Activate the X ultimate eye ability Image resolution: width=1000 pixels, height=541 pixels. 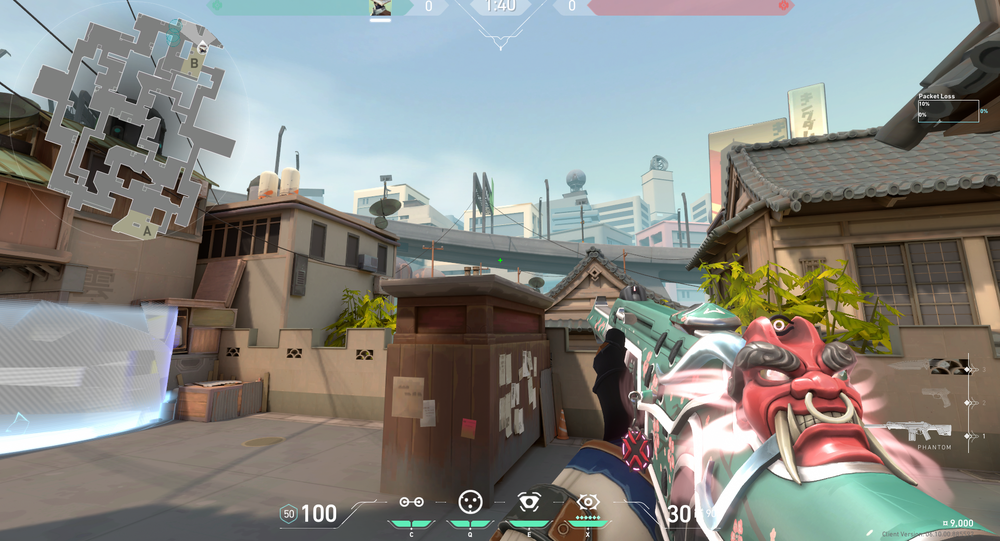point(587,502)
